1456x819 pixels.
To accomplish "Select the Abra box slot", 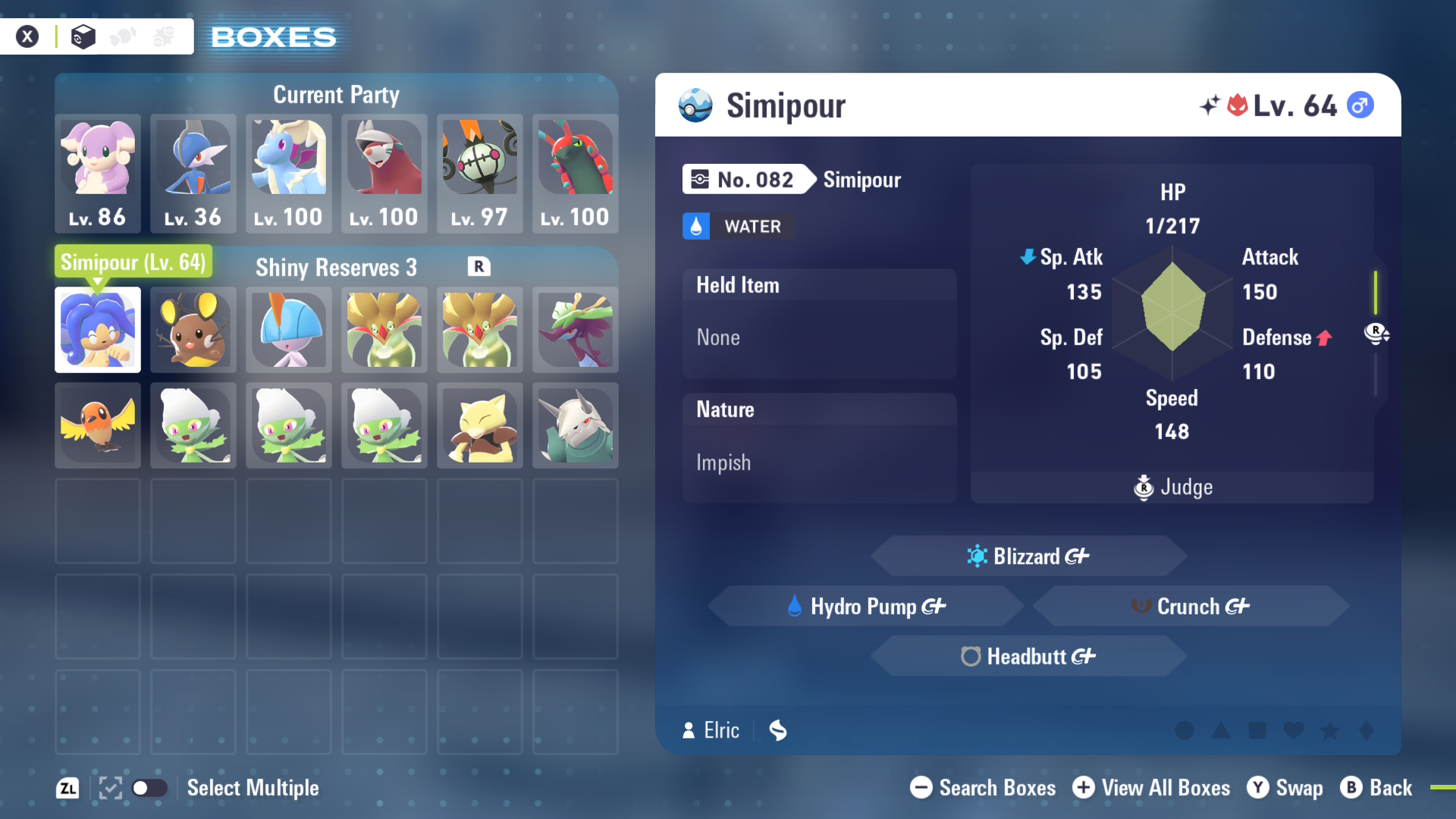I will (x=480, y=425).
